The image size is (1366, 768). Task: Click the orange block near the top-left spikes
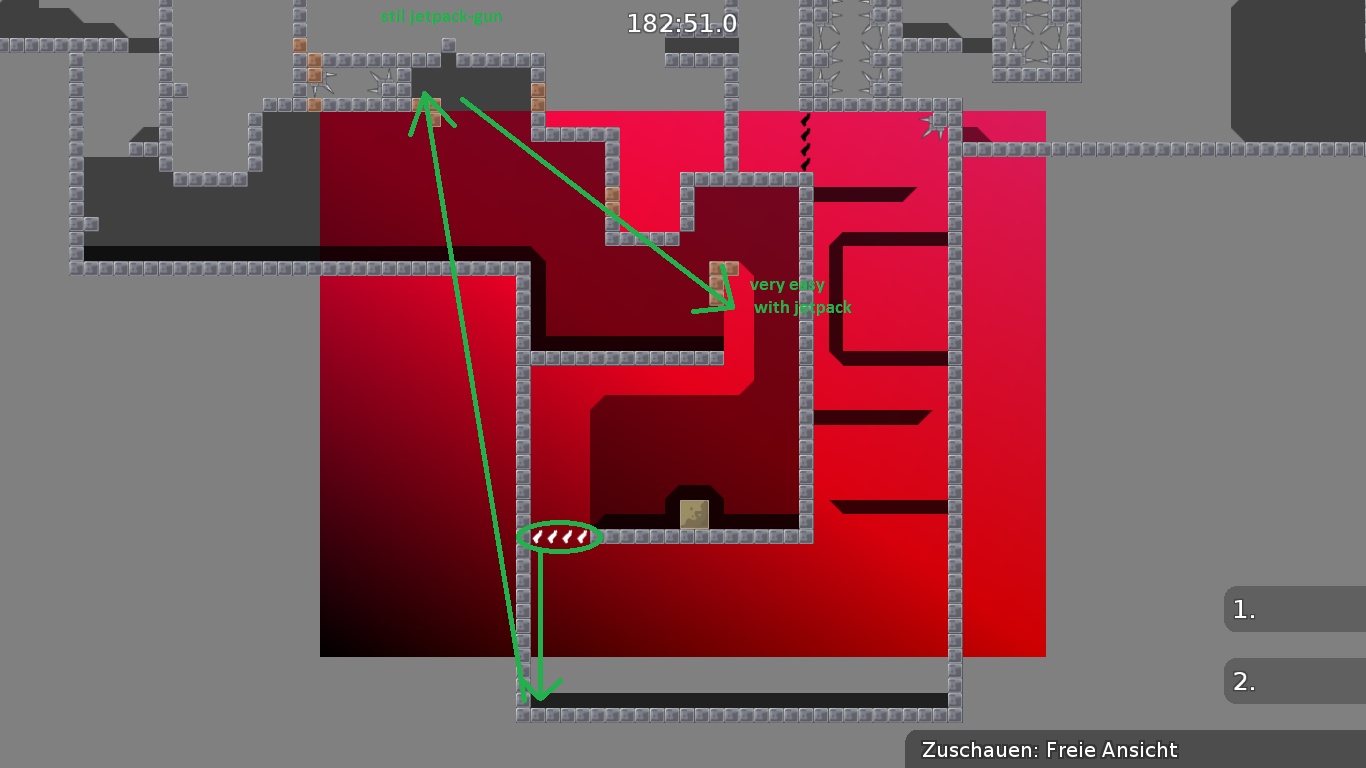(315, 77)
